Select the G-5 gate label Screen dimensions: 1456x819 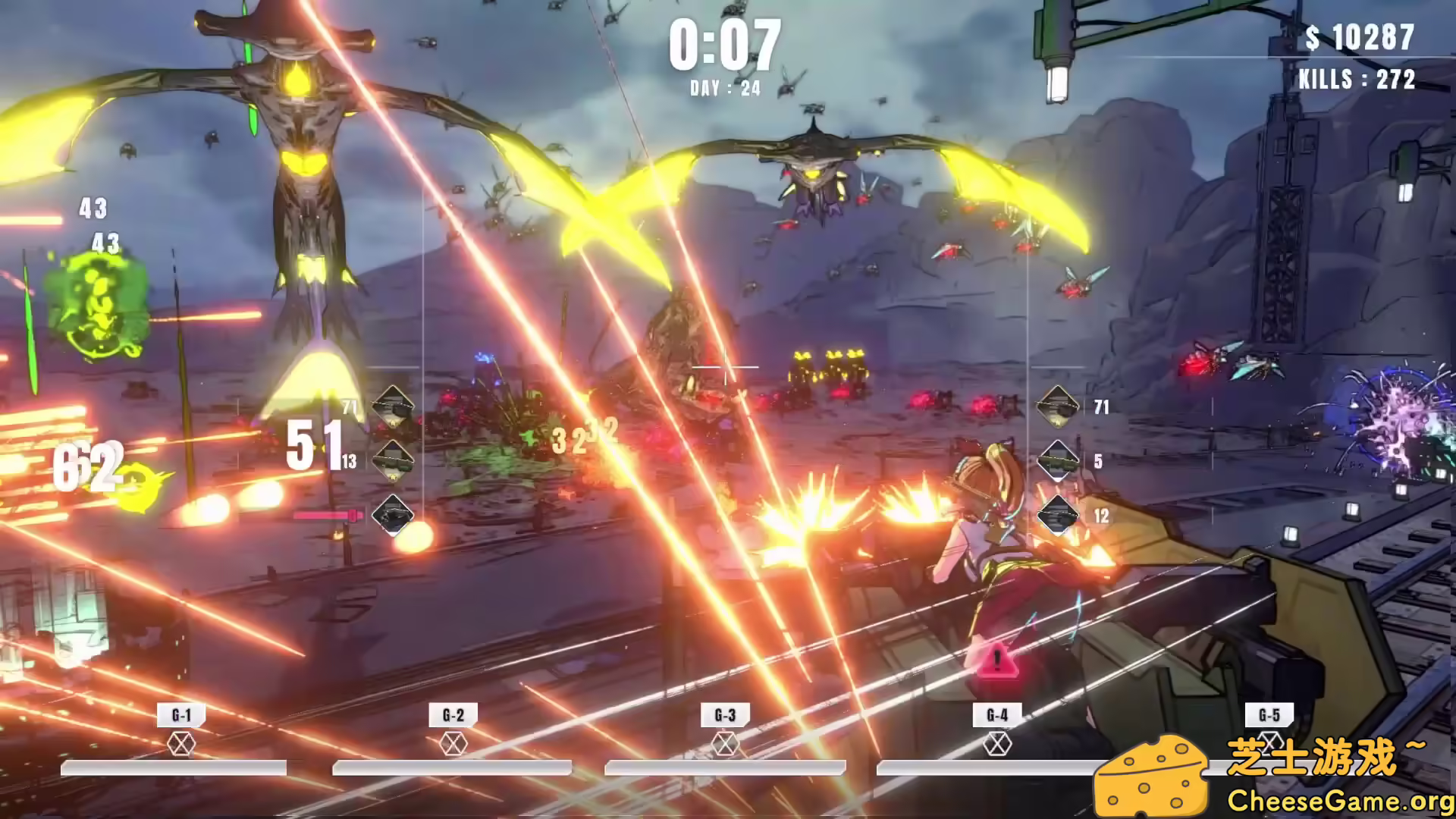(x=1269, y=715)
